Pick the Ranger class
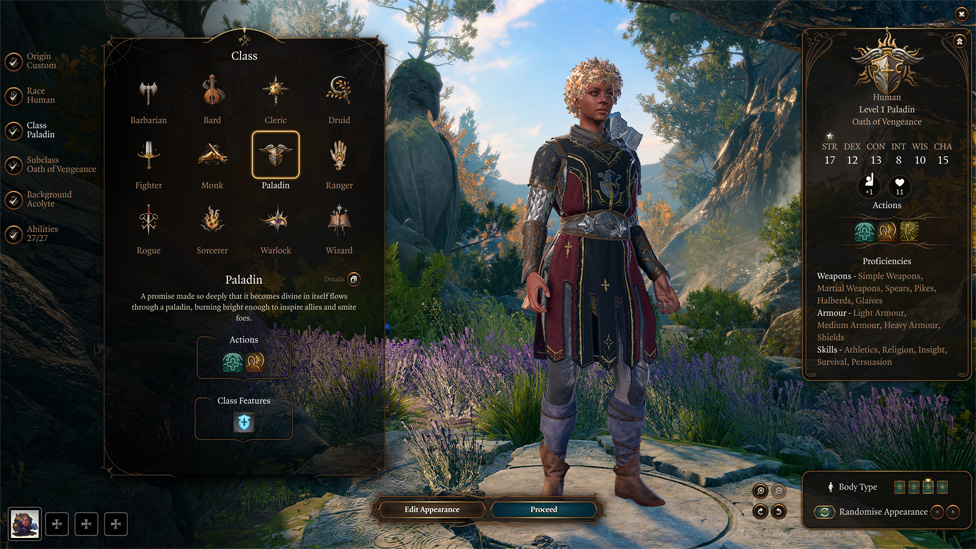The image size is (976, 549). tap(339, 157)
